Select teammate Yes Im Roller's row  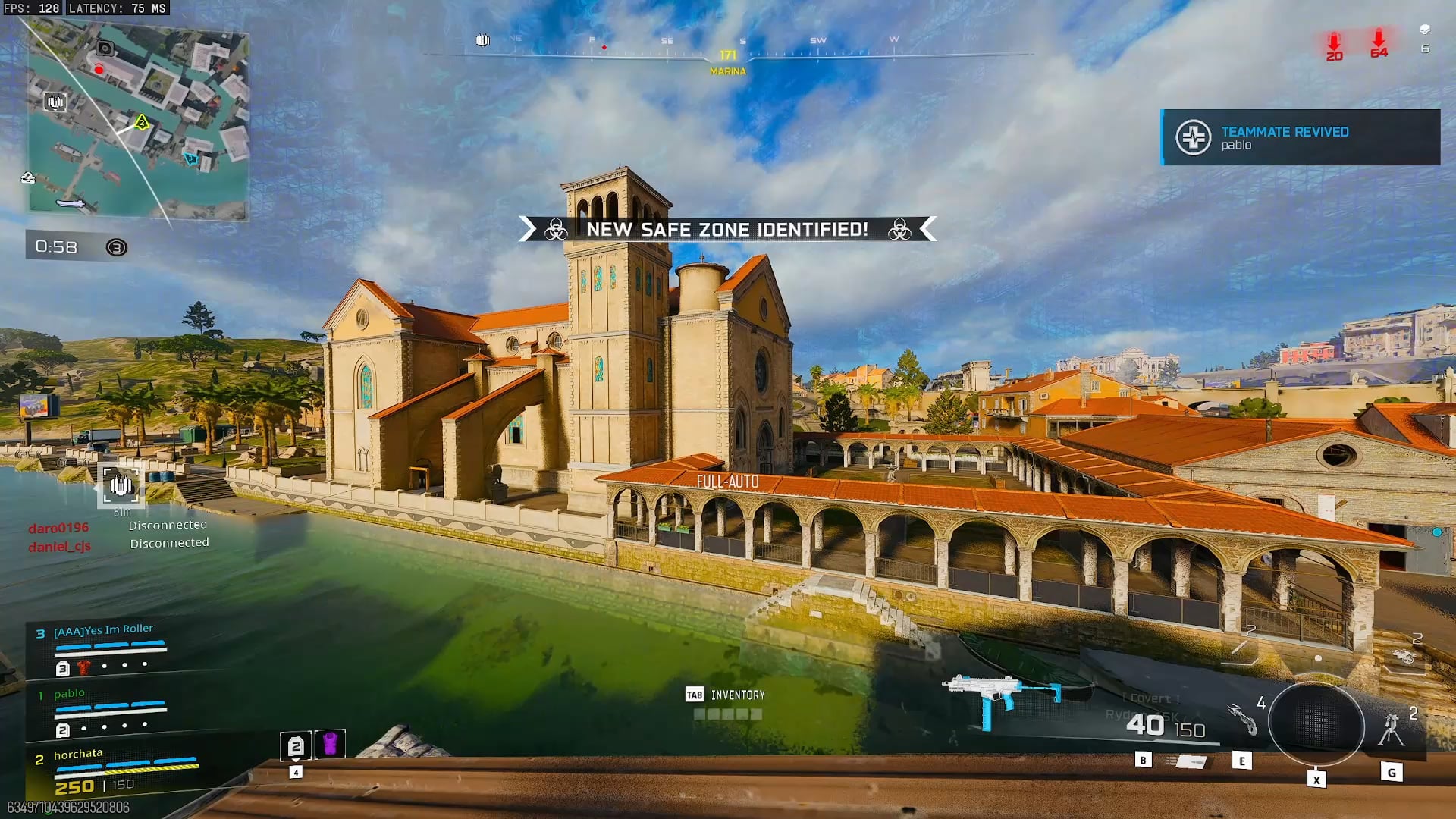tap(105, 647)
